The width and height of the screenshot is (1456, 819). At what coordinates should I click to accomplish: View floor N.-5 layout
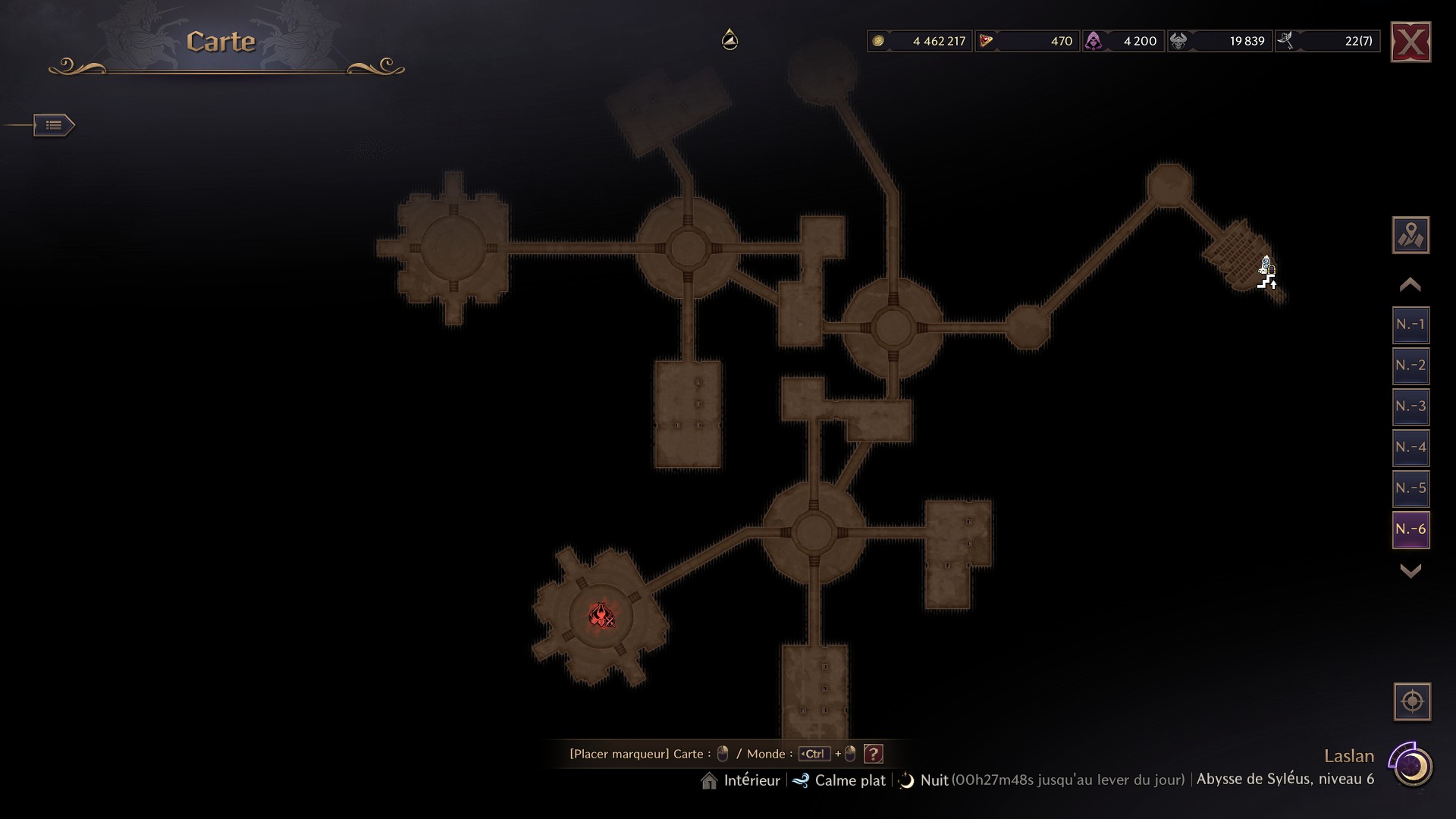[x=1410, y=488]
